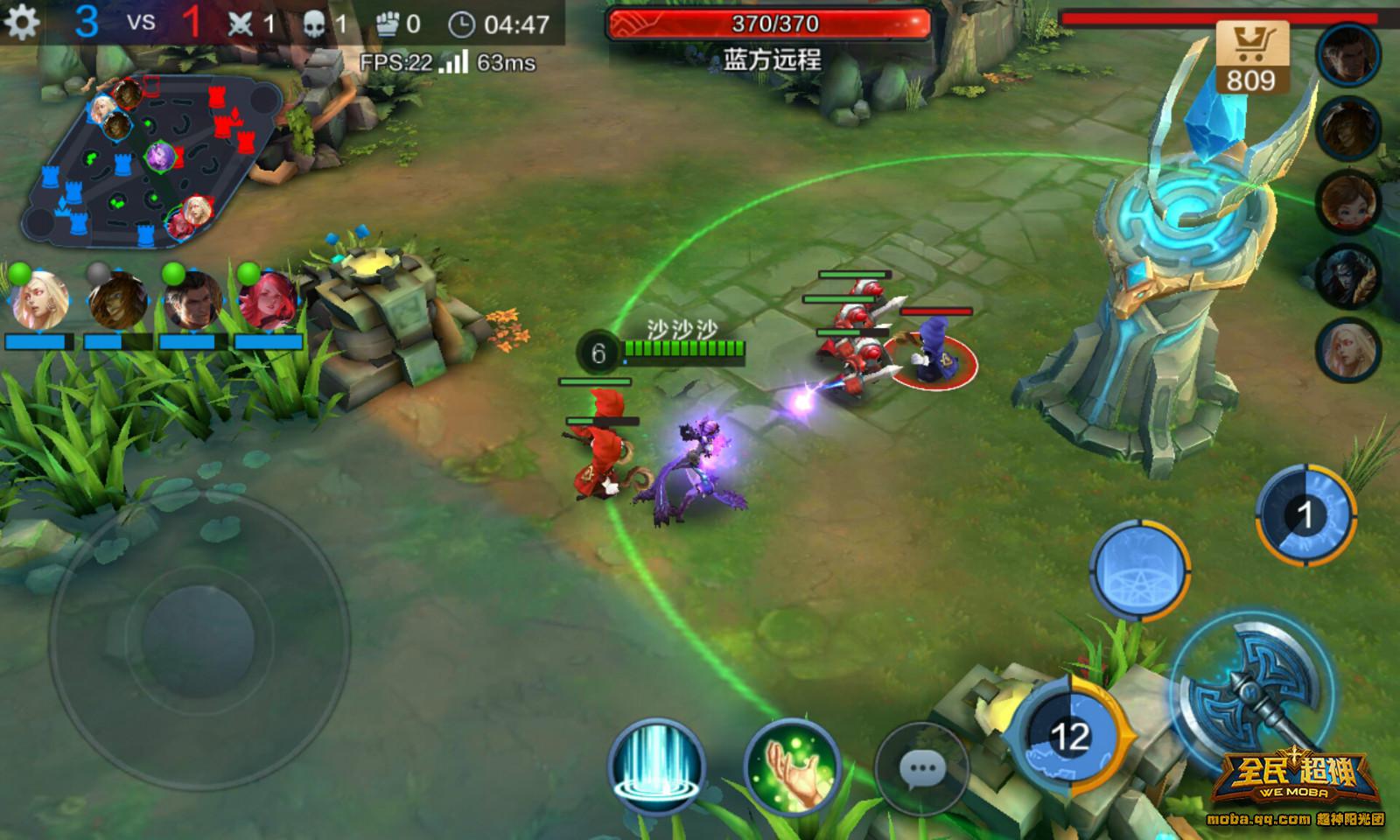This screenshot has height=840, width=1400.
Task: Cast the green glowing hand heal spell
Action: pos(792,767)
